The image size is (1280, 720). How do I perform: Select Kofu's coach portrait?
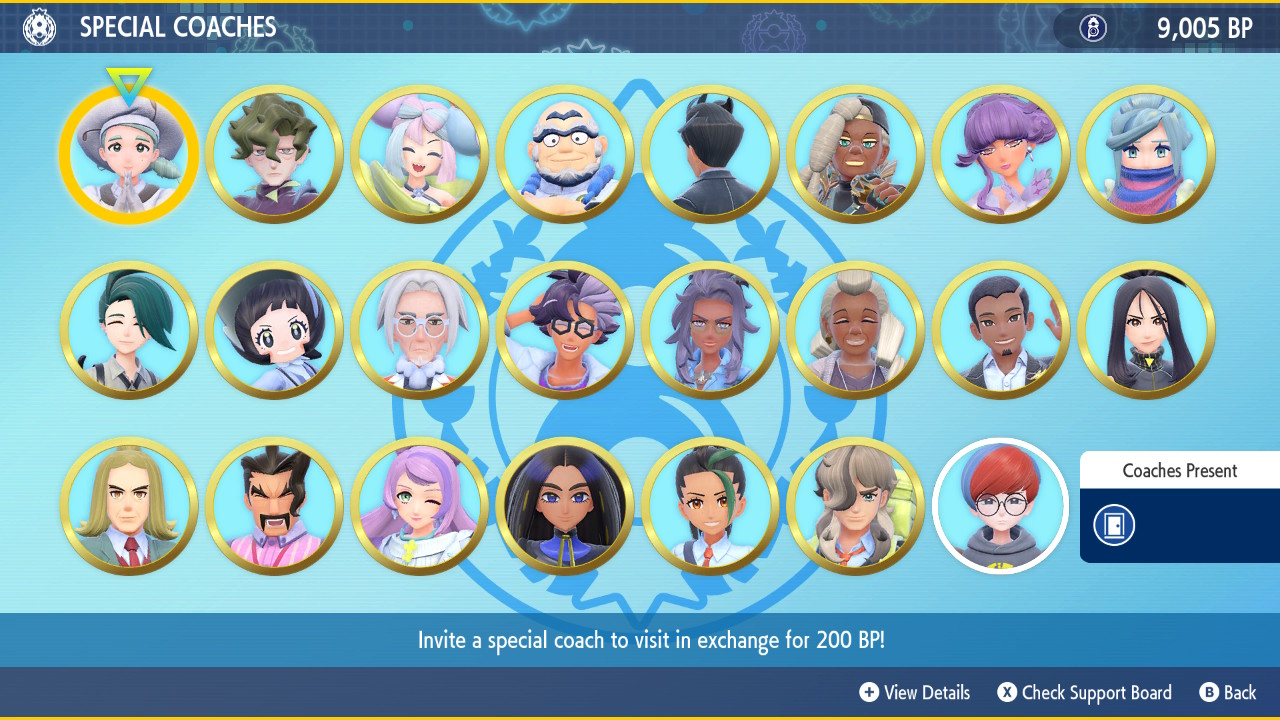564,153
